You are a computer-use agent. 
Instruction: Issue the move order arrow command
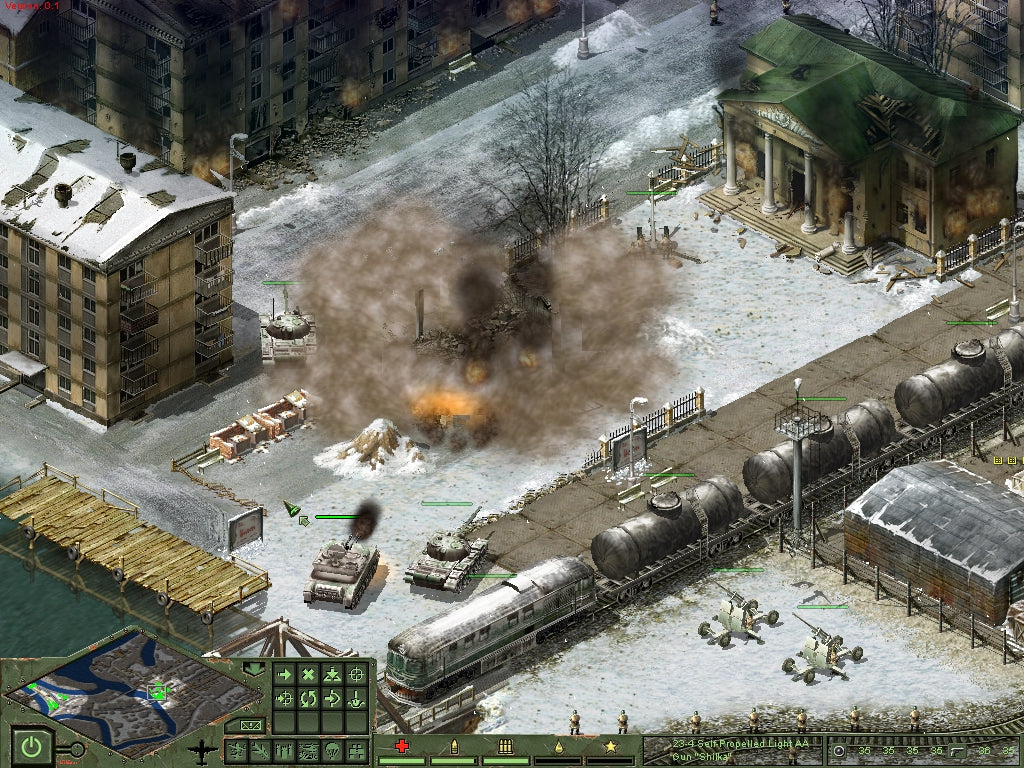pyautogui.click(x=285, y=675)
